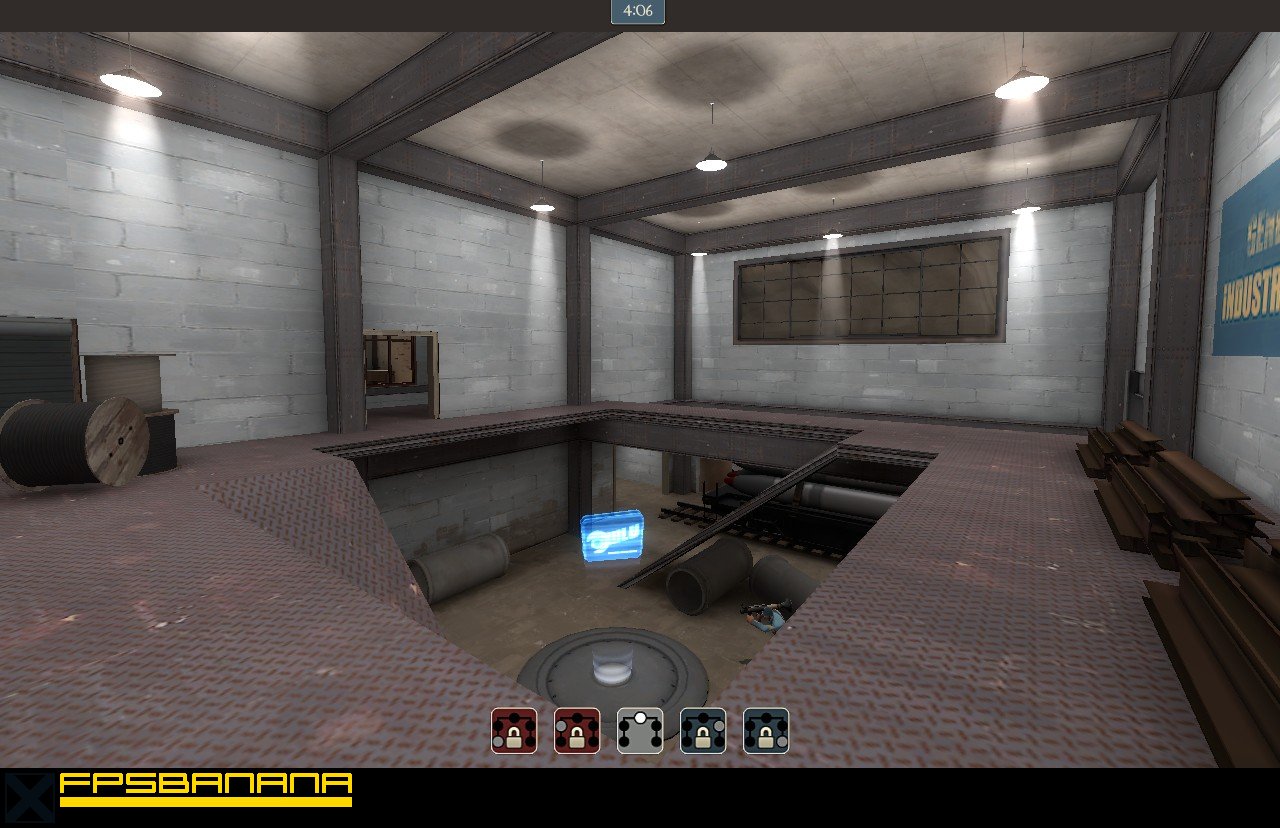Select the neutral center control point icon

point(640,730)
